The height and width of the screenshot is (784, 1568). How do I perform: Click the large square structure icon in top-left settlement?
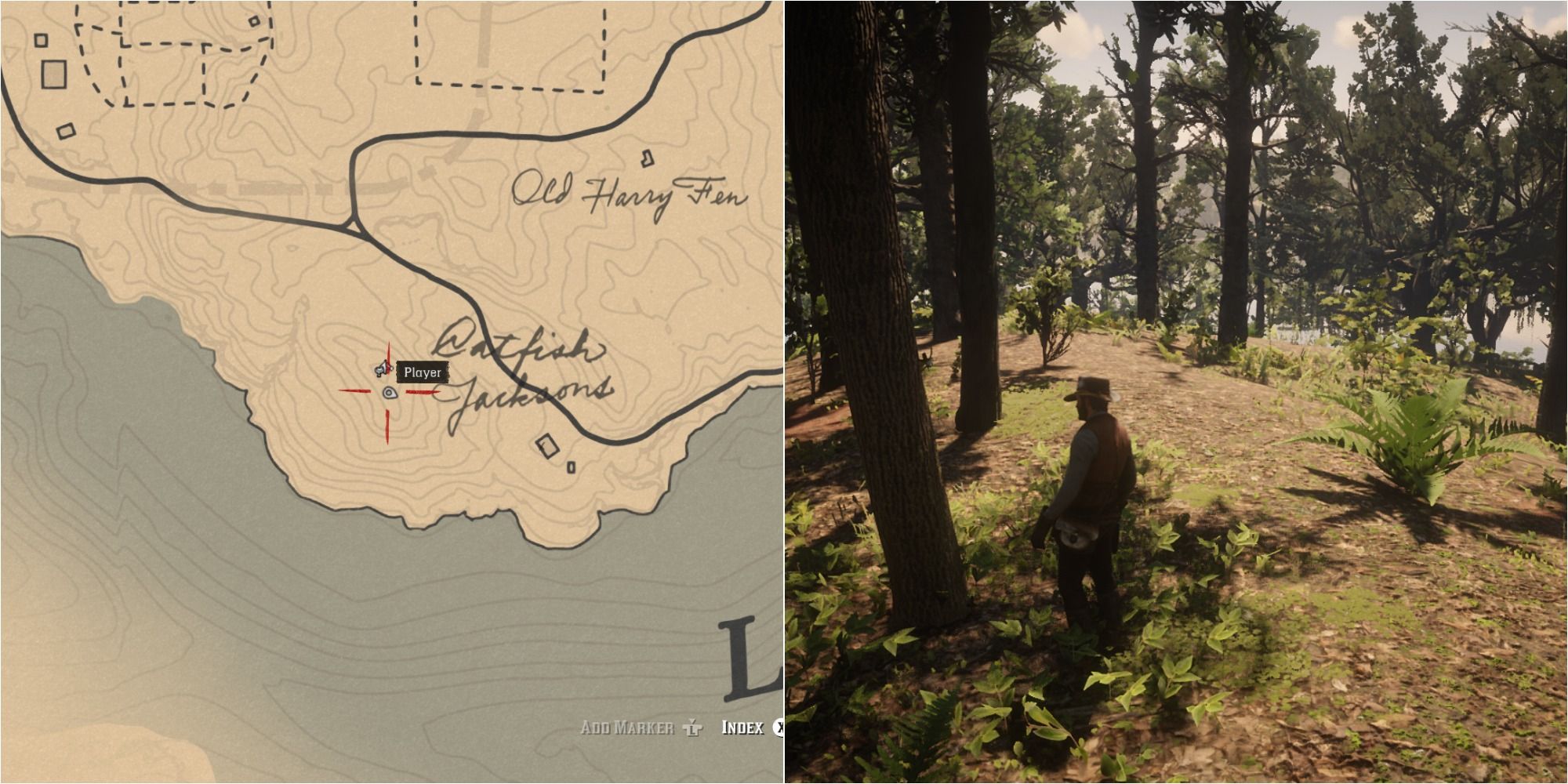point(55,74)
